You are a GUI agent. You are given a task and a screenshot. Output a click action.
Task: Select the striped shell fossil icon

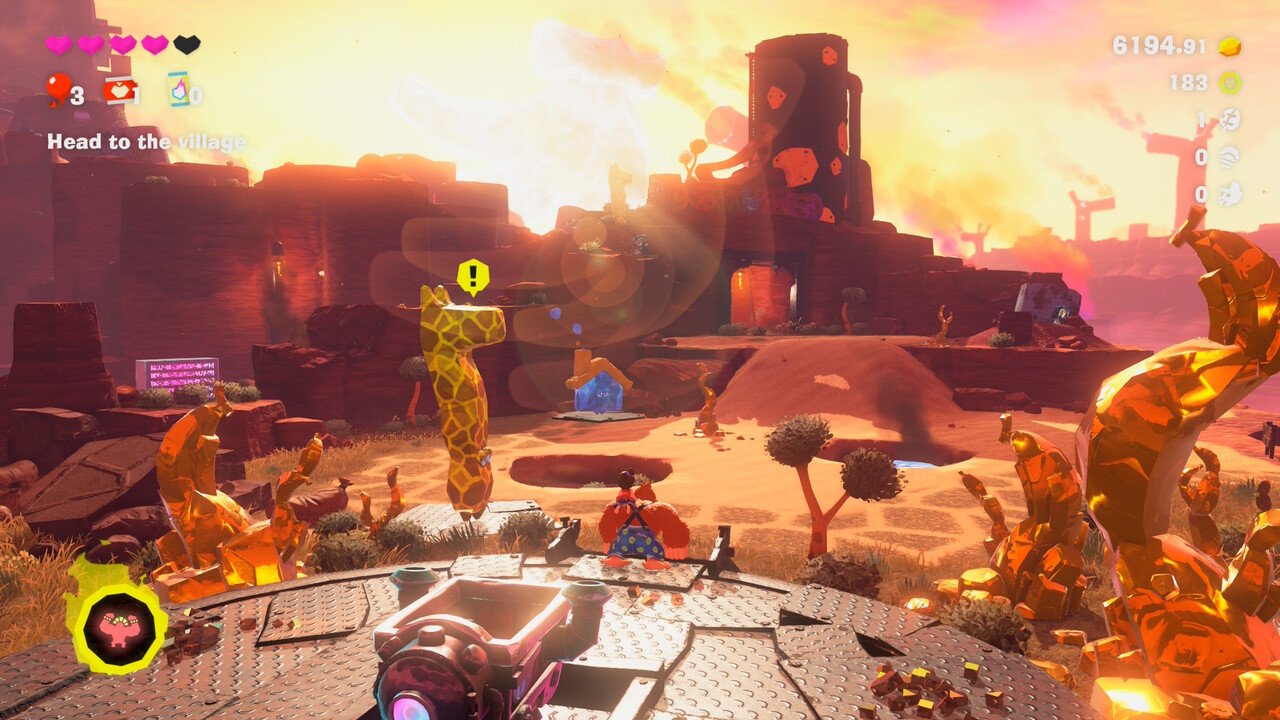pos(1229,157)
